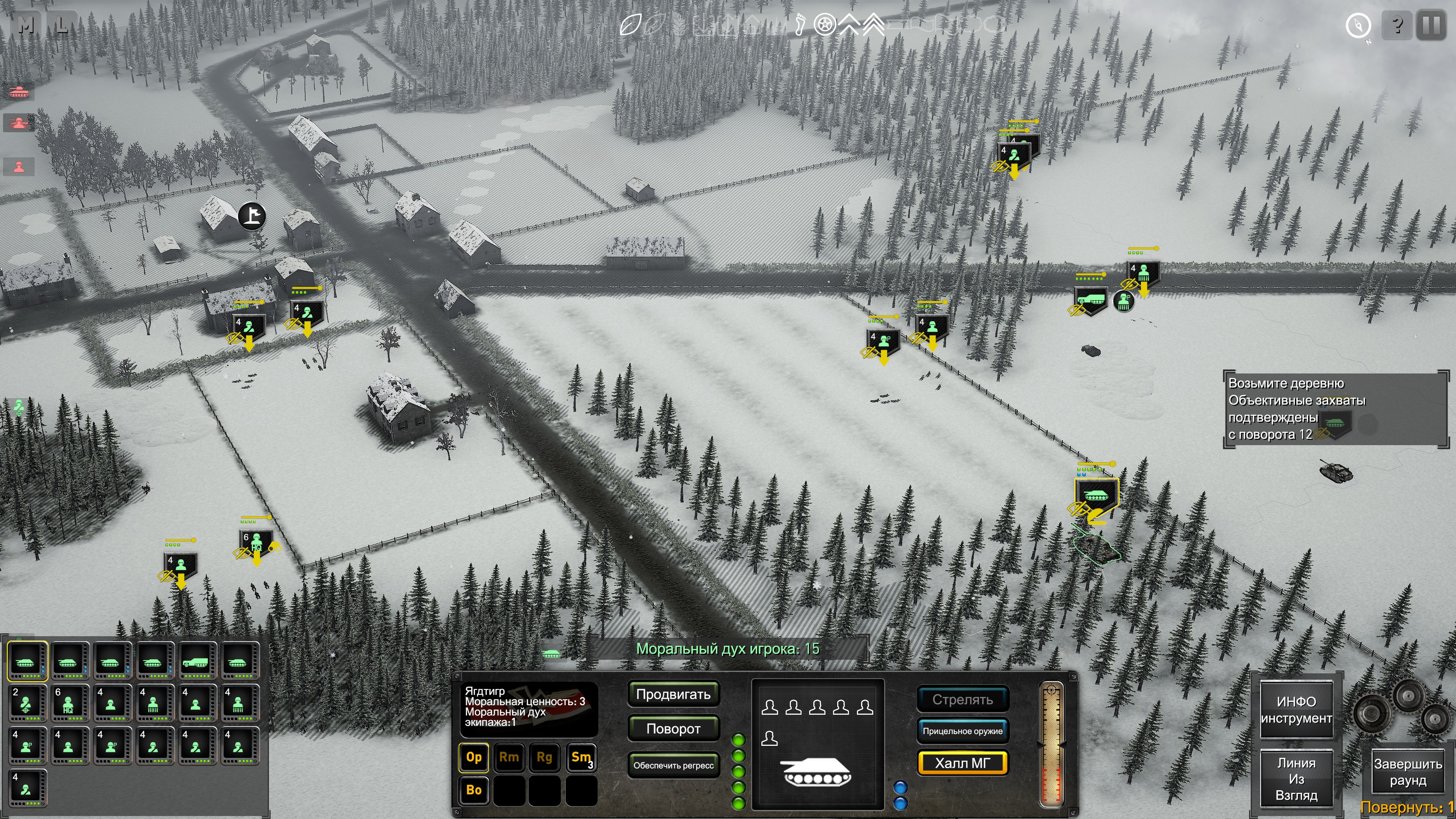Select the Поворот (Turn) order

[673, 728]
